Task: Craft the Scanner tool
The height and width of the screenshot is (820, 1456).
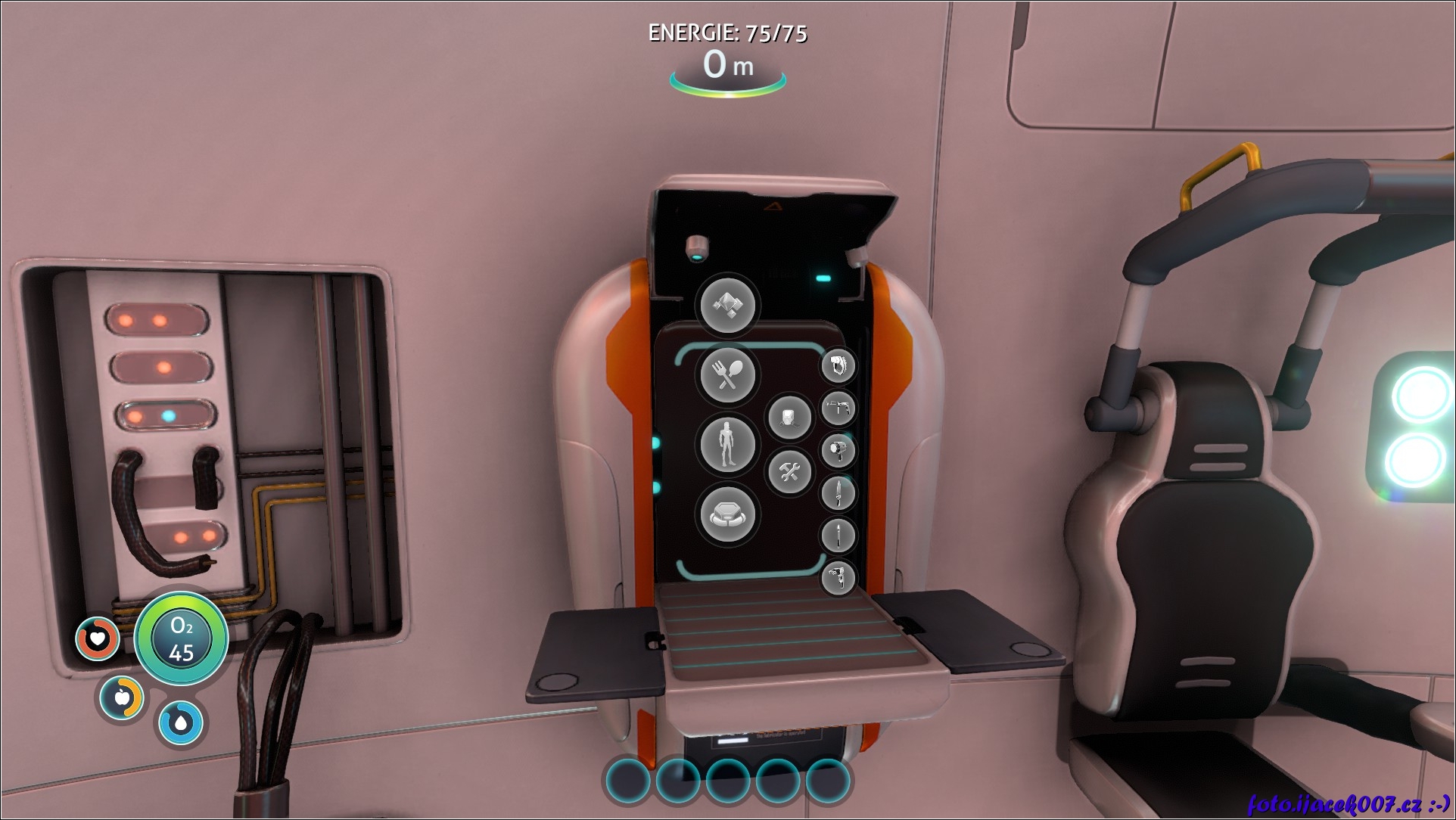Action: pyautogui.click(x=838, y=366)
